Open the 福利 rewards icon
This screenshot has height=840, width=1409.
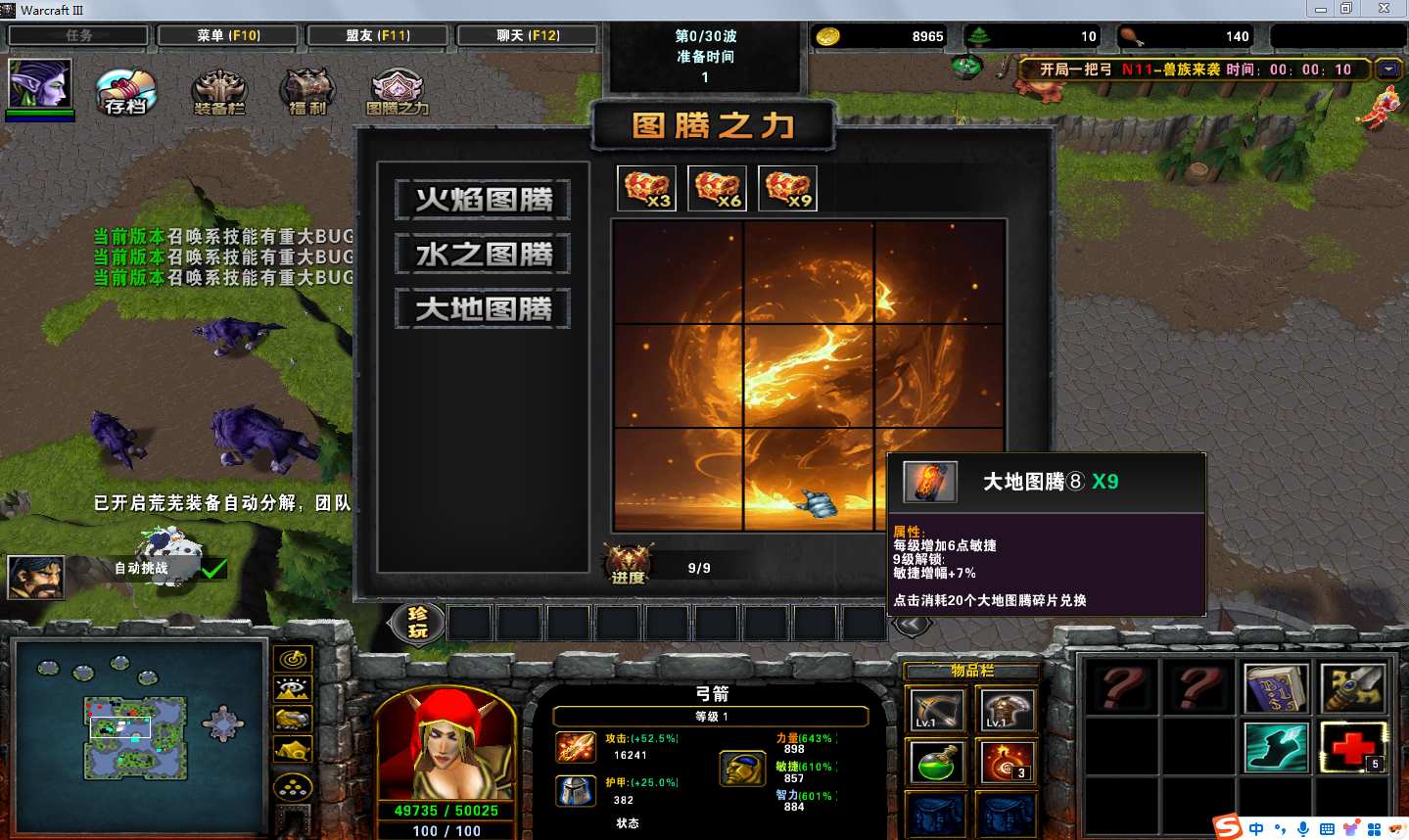click(307, 92)
